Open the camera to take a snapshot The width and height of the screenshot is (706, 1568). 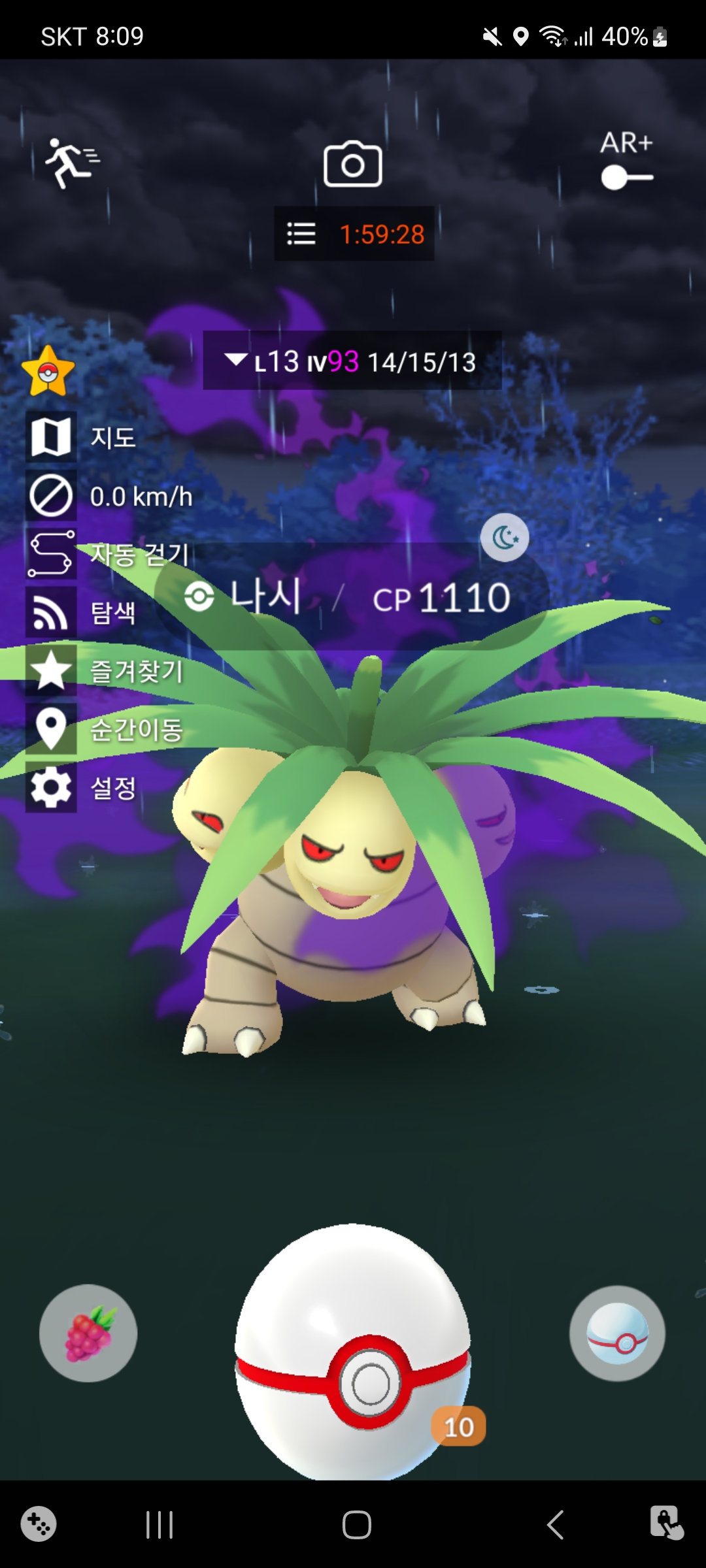pos(352,165)
